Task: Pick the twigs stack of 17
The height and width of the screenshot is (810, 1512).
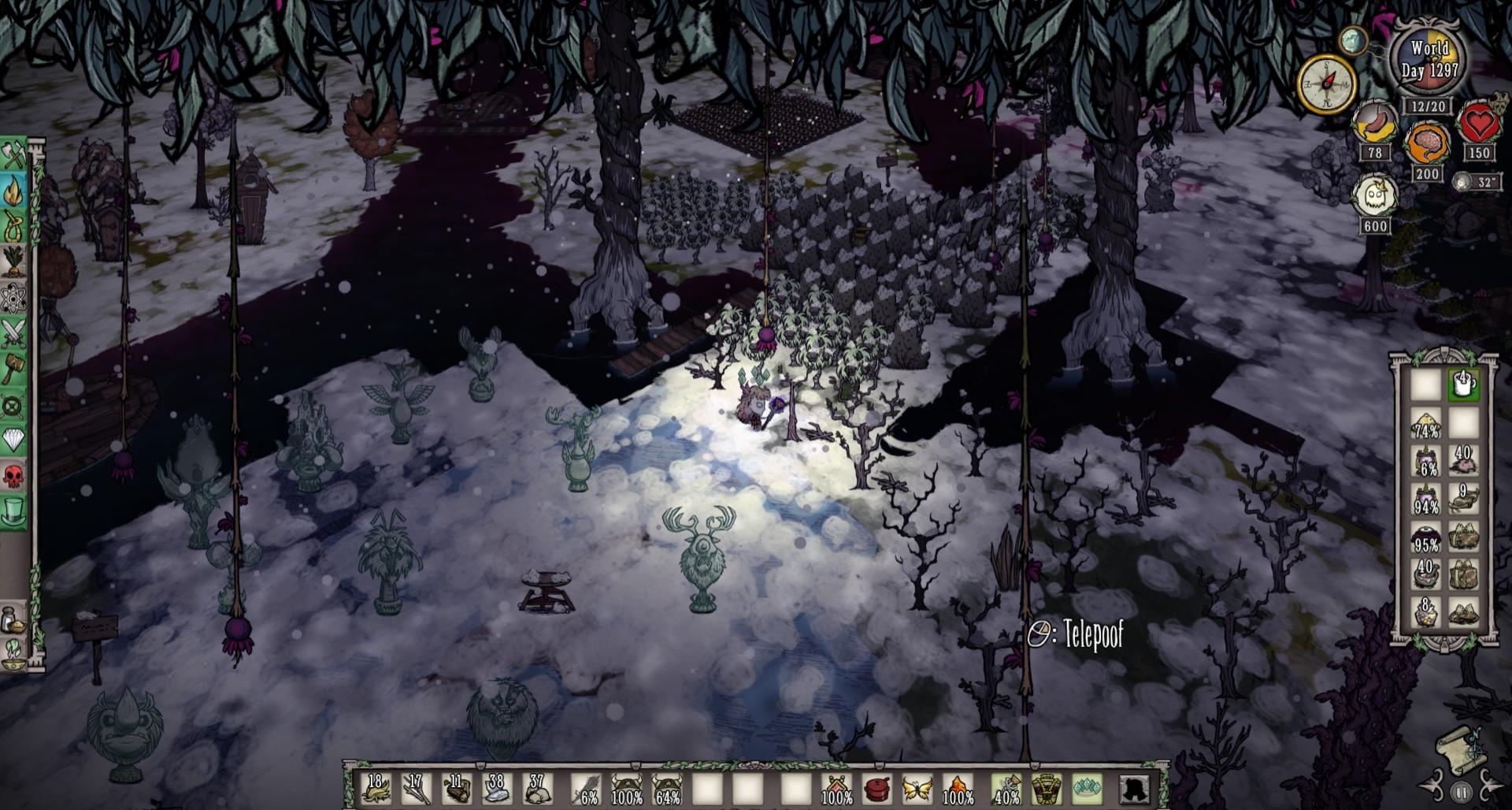Action: pos(416,789)
